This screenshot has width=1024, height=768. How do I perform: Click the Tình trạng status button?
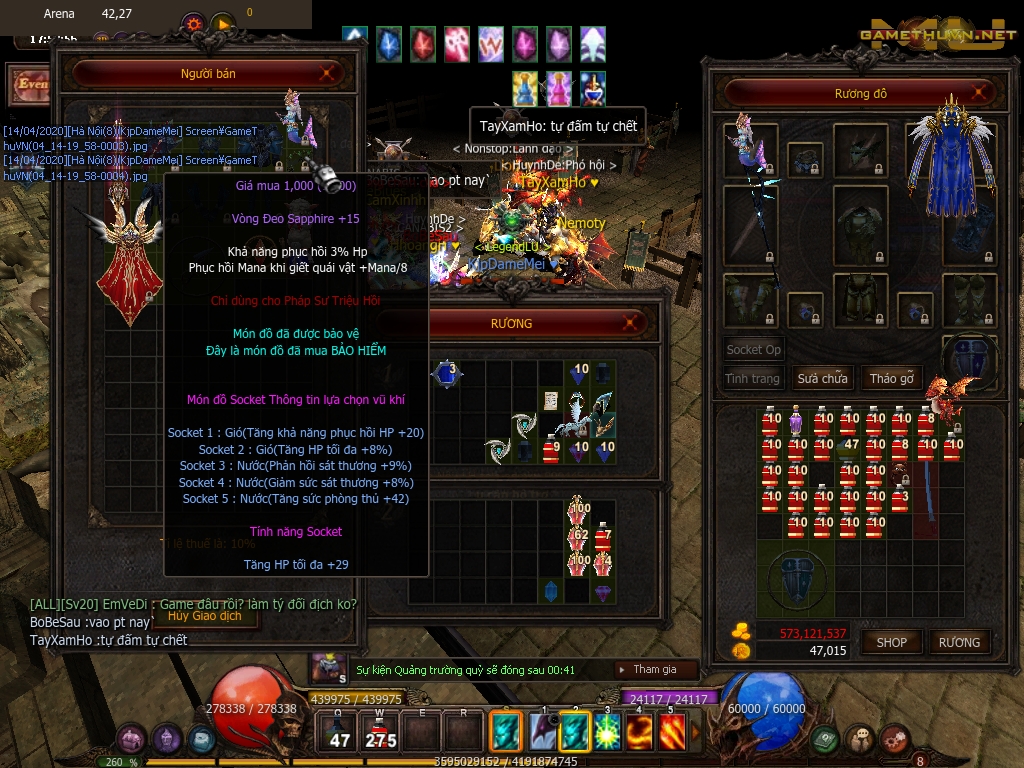[x=753, y=379]
